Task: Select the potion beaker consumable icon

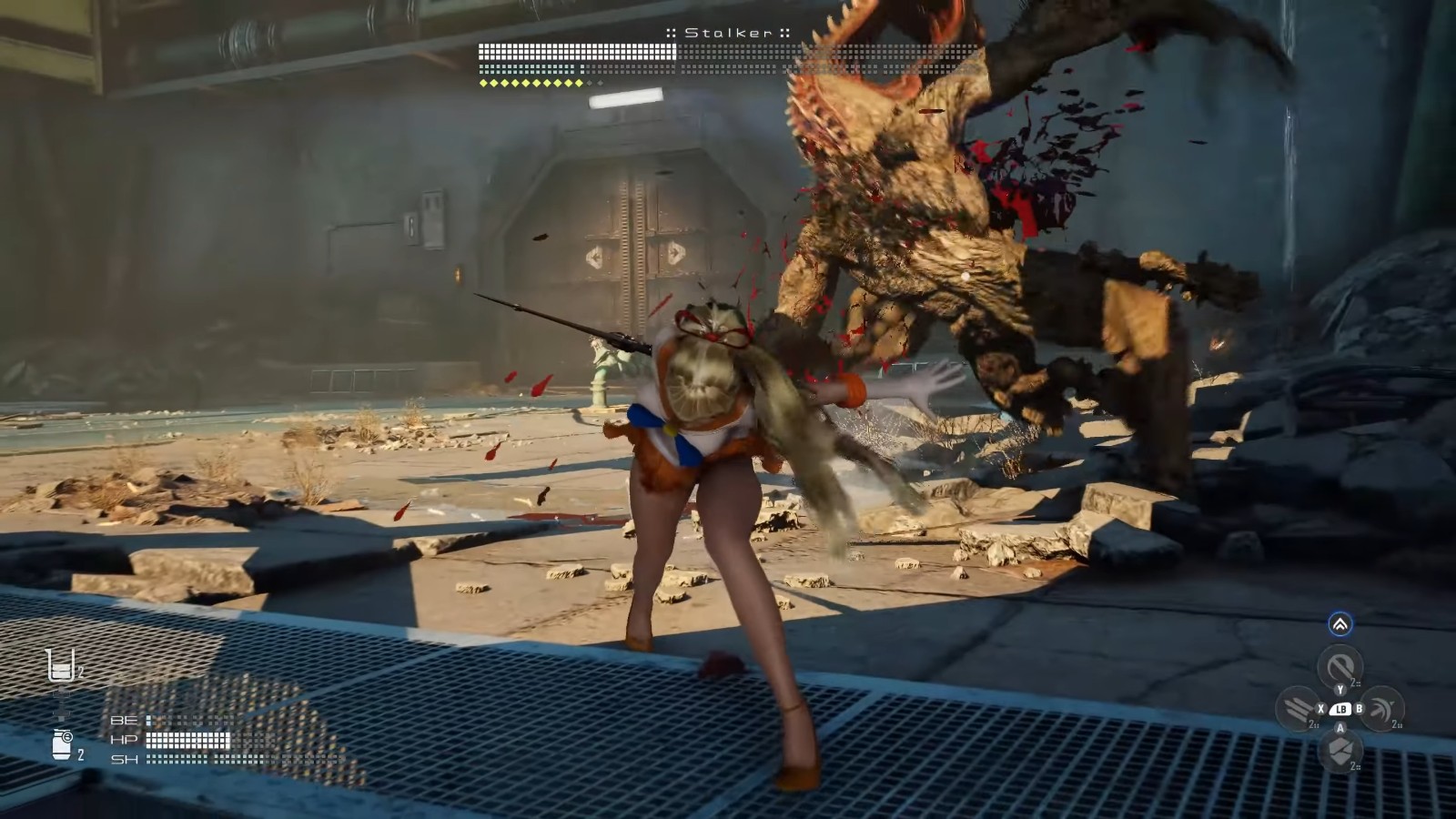Action: [x=60, y=666]
